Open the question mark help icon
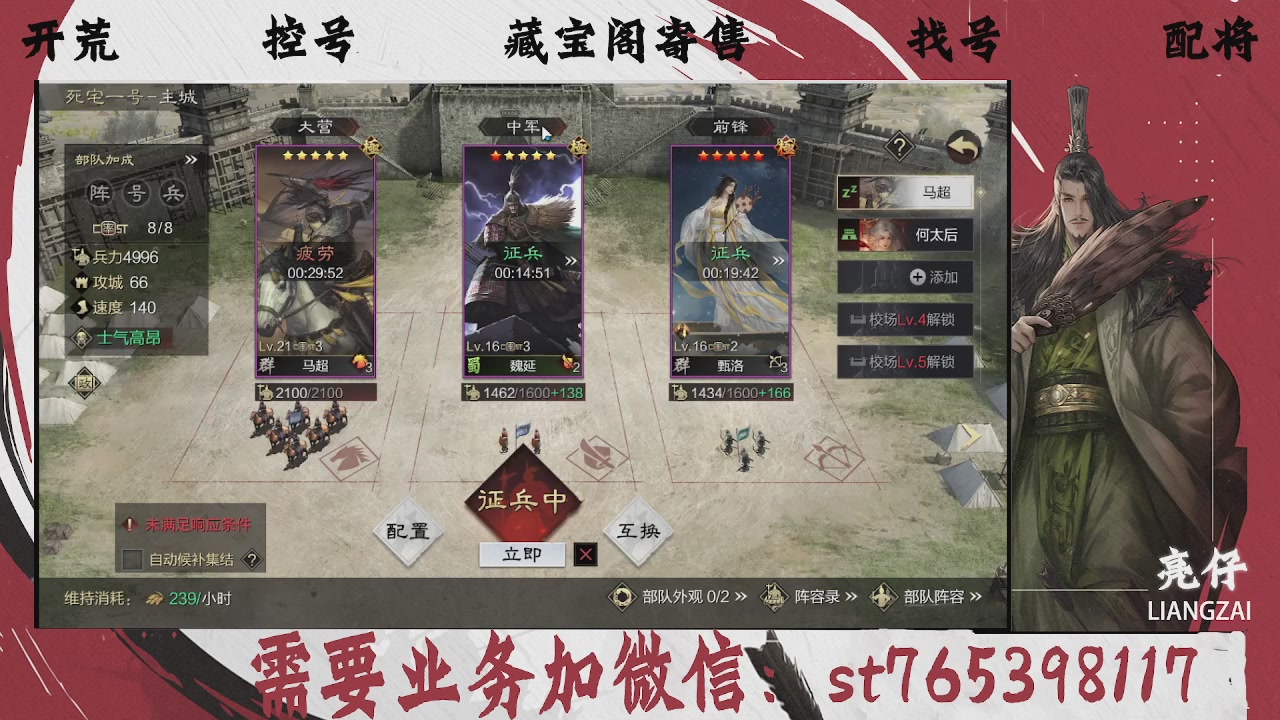The width and height of the screenshot is (1280, 720). click(x=898, y=148)
